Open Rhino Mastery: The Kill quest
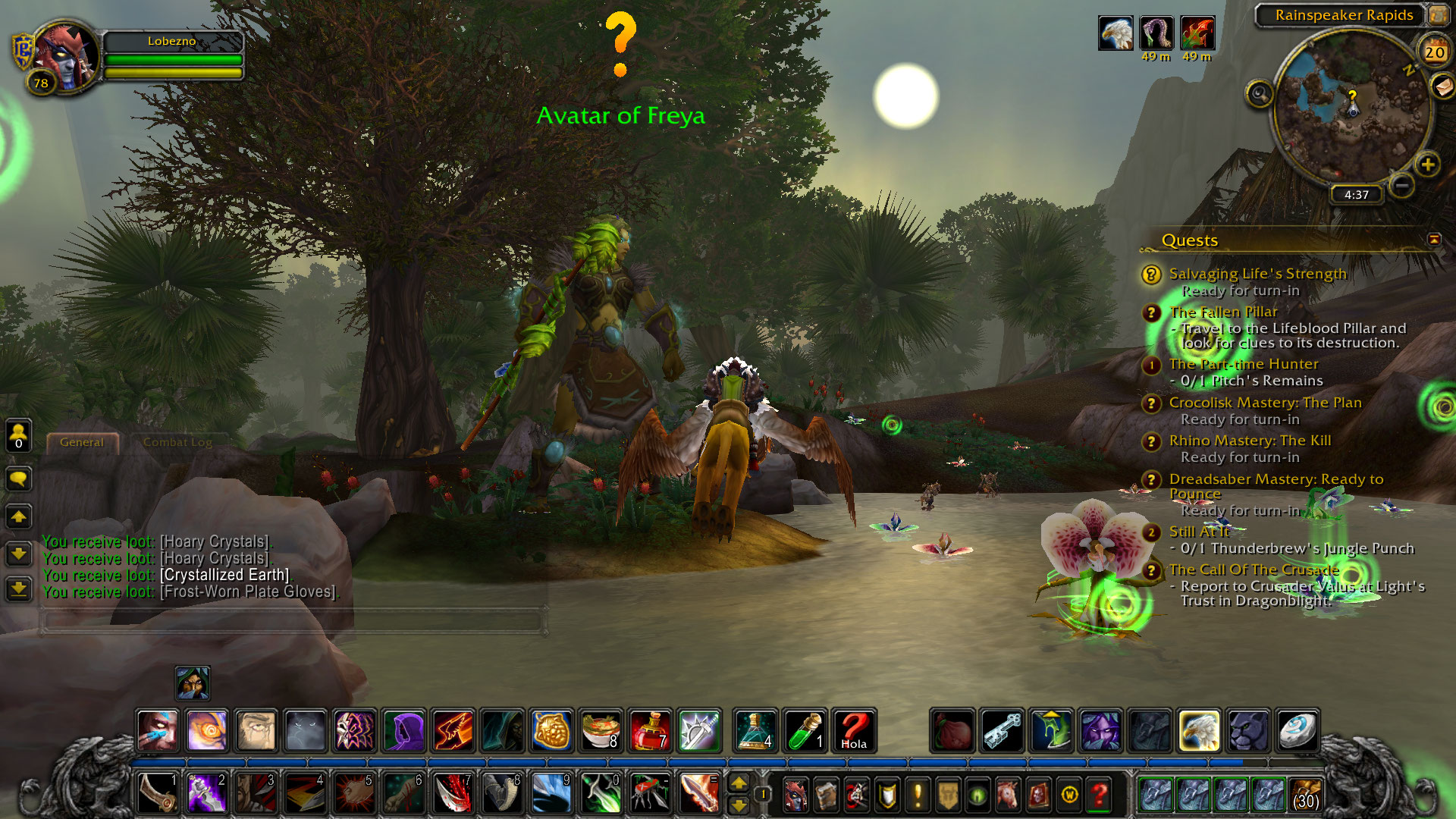Viewport: 1456px width, 819px height. click(x=1250, y=441)
